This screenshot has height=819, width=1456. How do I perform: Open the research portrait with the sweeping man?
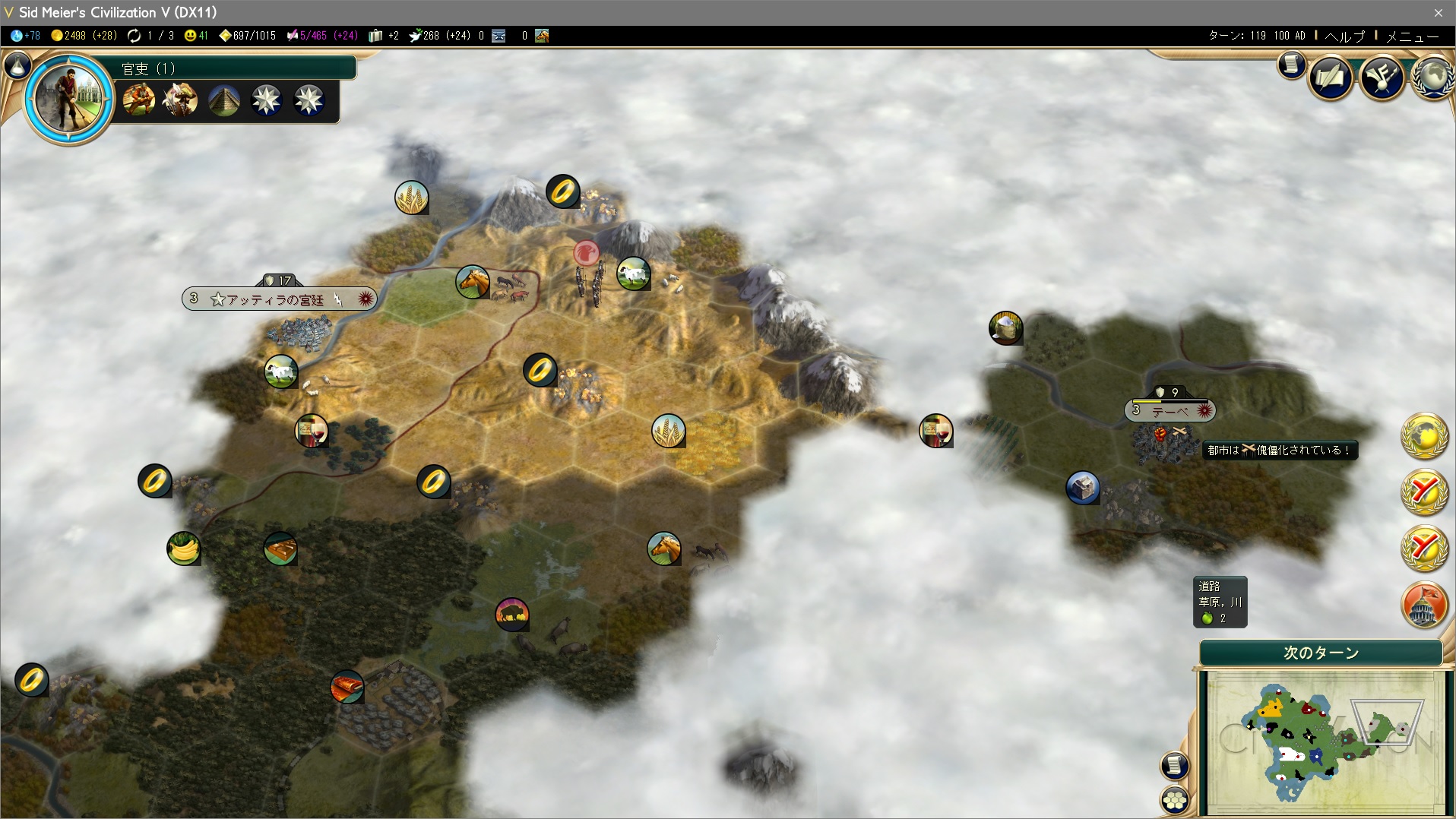coord(69,97)
